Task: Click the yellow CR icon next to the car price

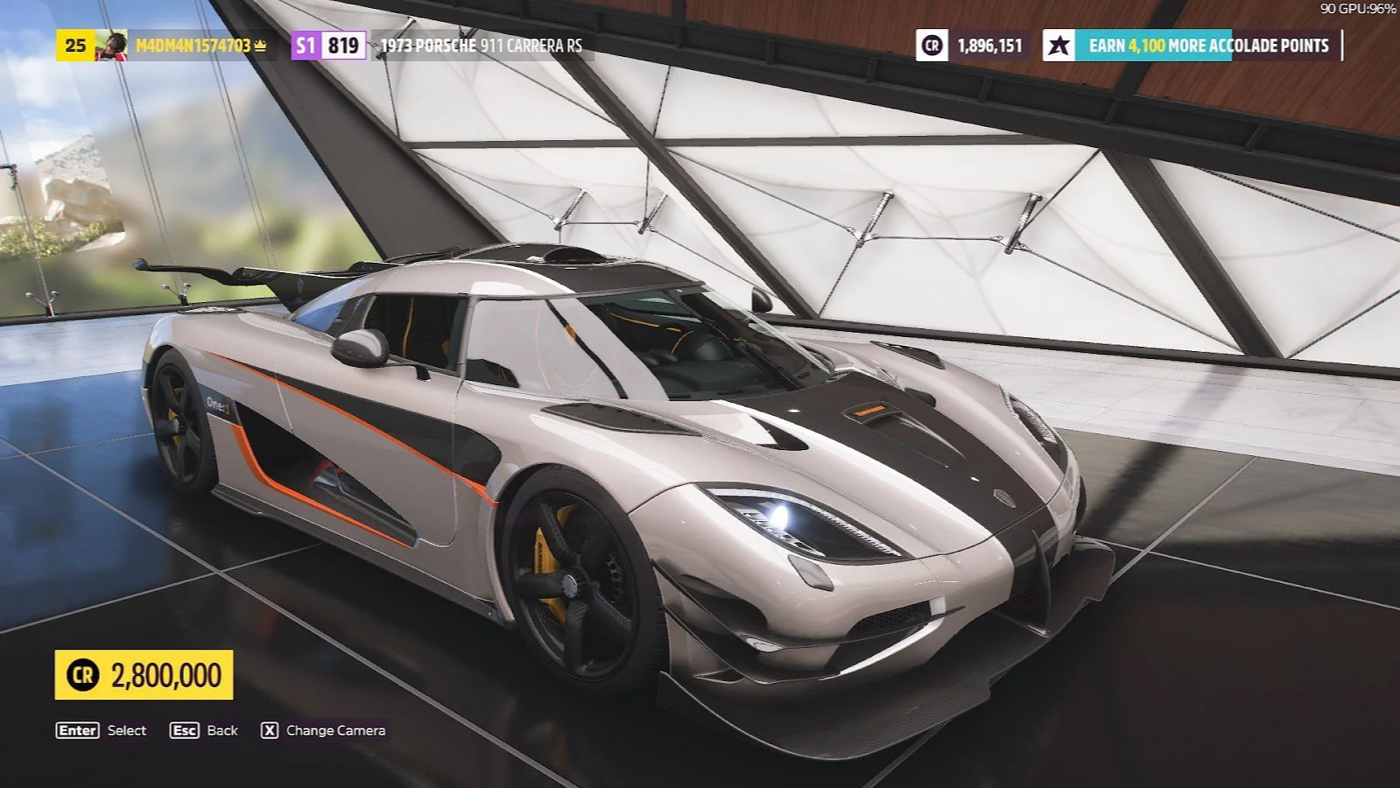Action: [82, 674]
